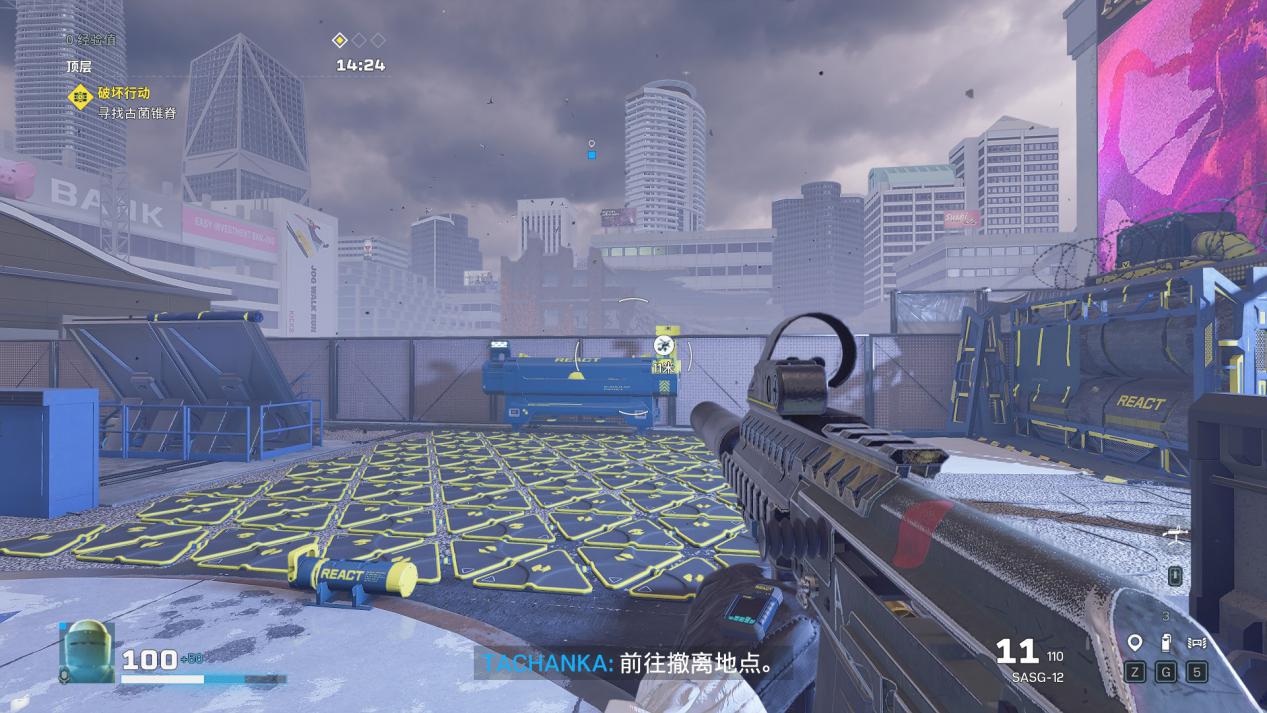
Task: Select the Tachanka operator portrait
Action: tap(87, 652)
